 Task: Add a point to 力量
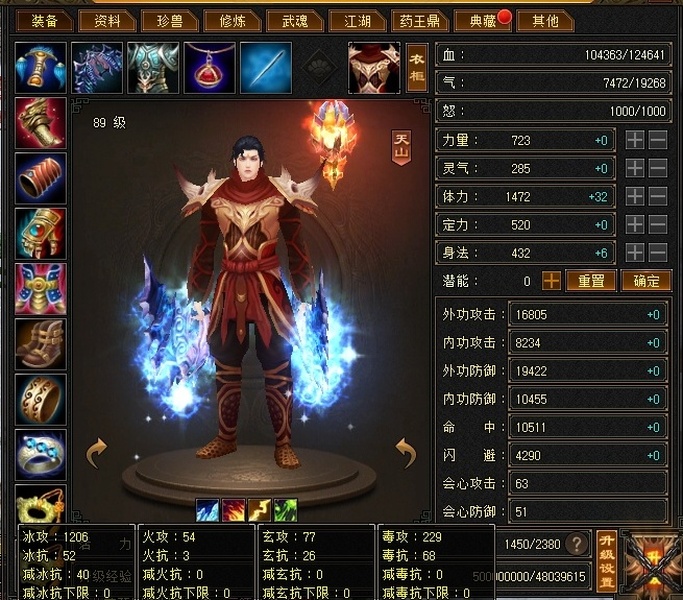(x=635, y=141)
